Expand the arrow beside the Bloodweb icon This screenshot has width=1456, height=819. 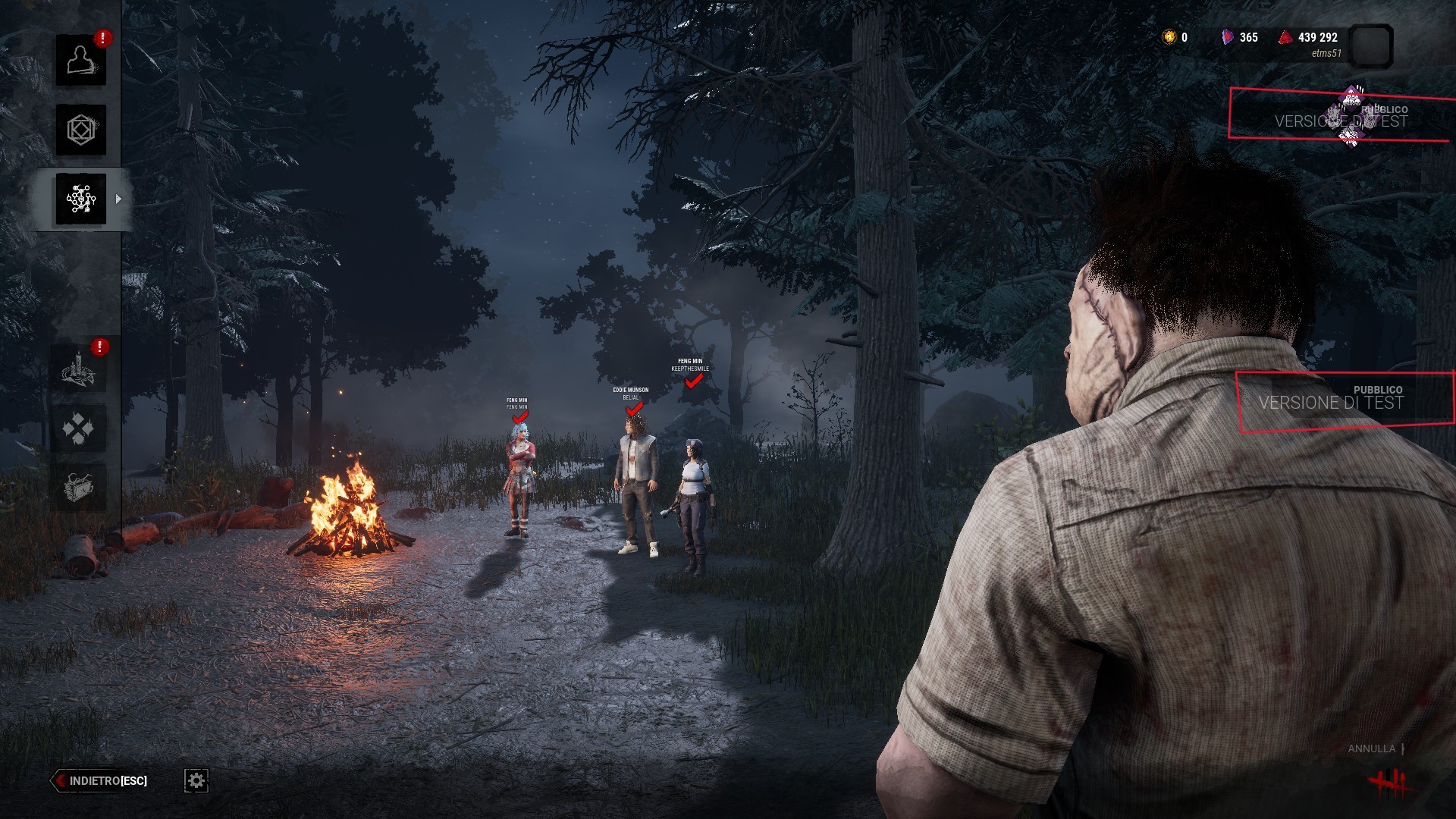(x=118, y=199)
